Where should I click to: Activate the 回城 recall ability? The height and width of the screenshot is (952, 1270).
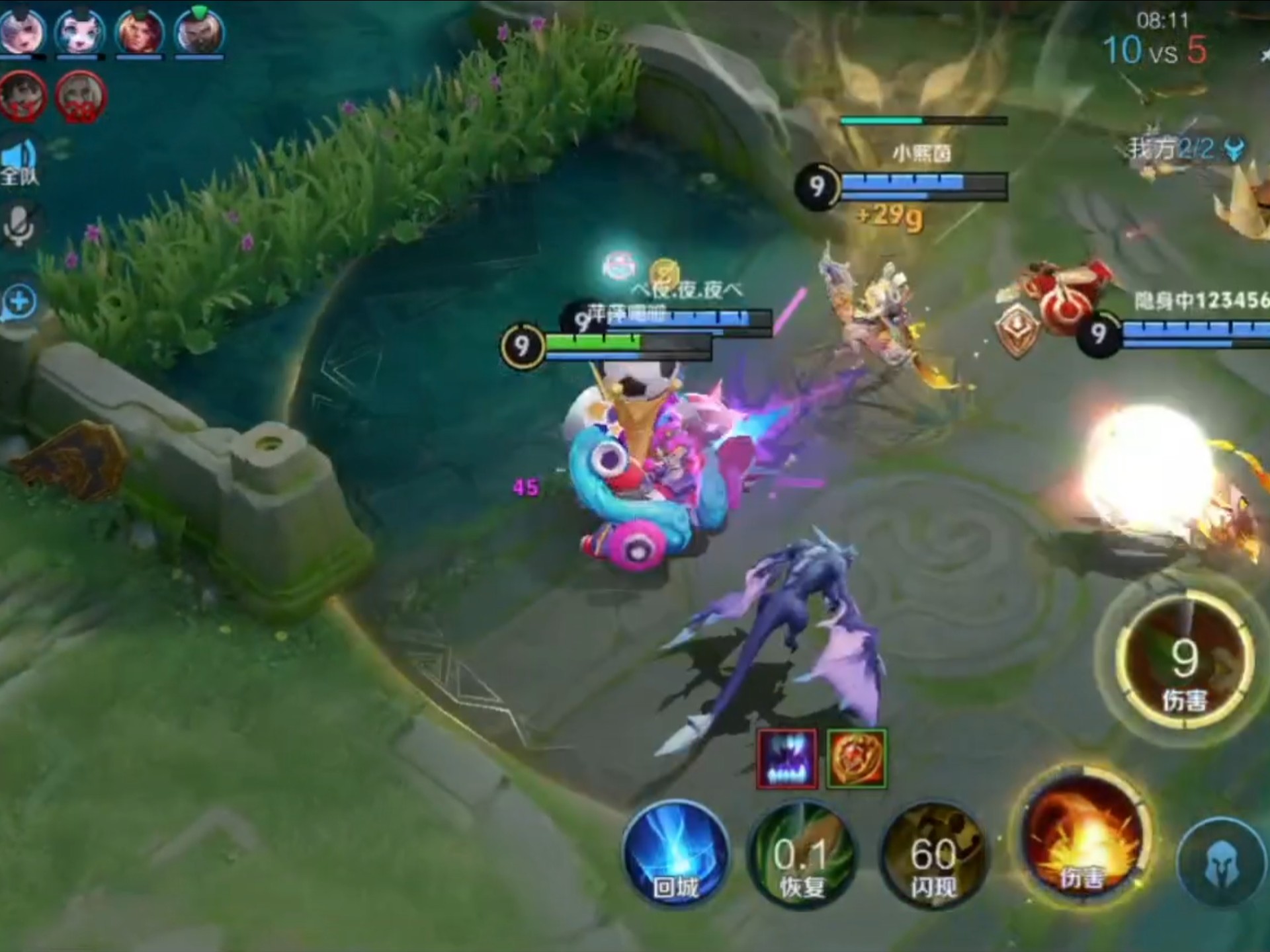pos(675,854)
